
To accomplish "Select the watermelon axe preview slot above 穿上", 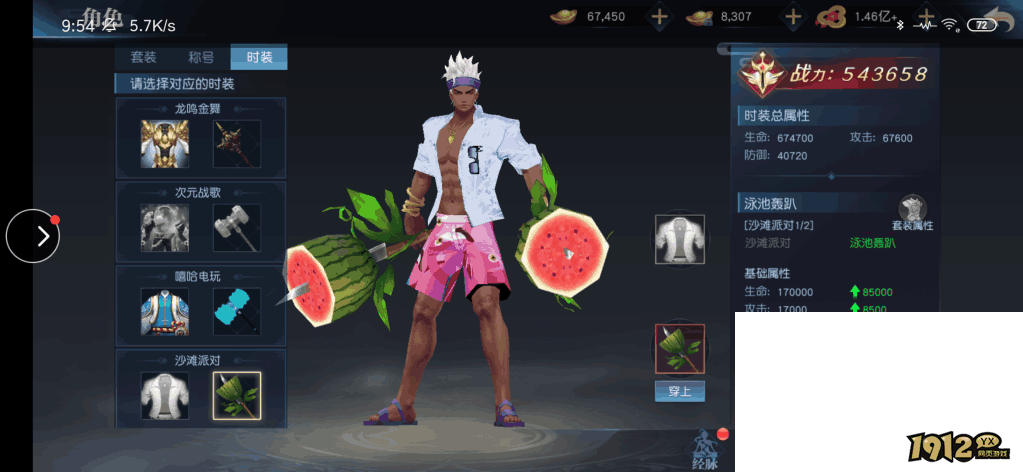I will tap(680, 348).
